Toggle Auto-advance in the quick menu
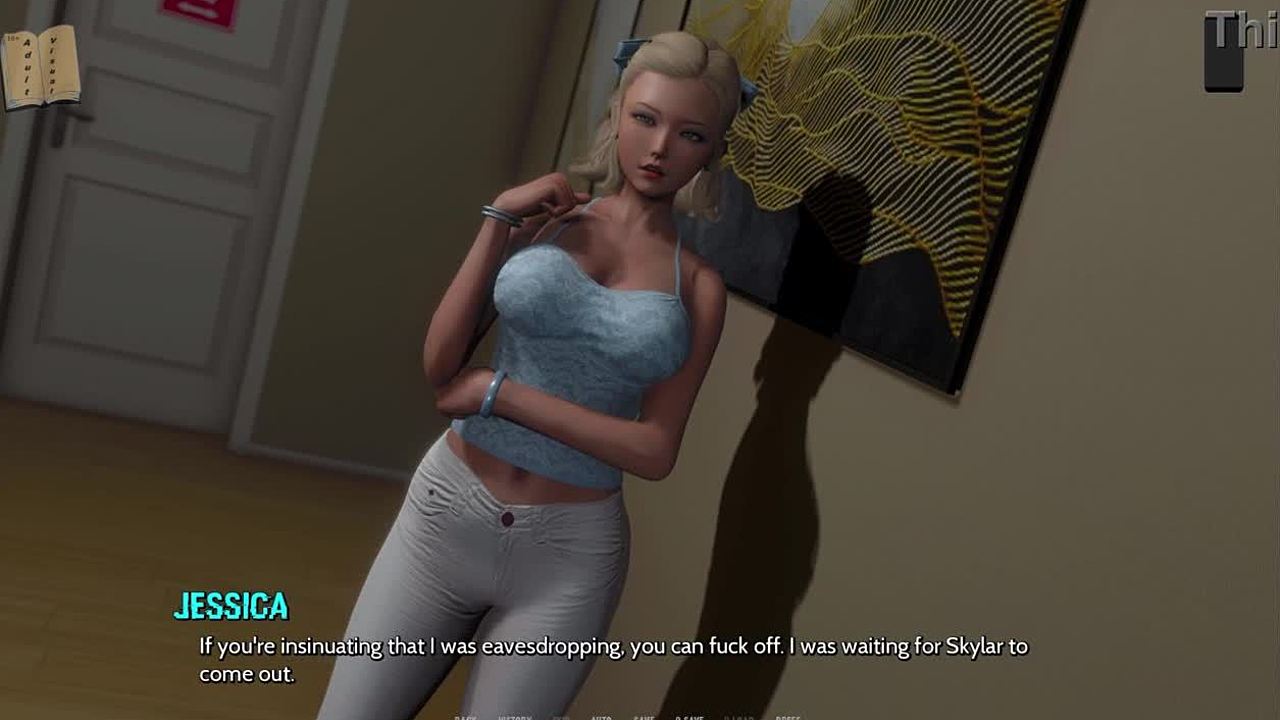 pos(601,717)
